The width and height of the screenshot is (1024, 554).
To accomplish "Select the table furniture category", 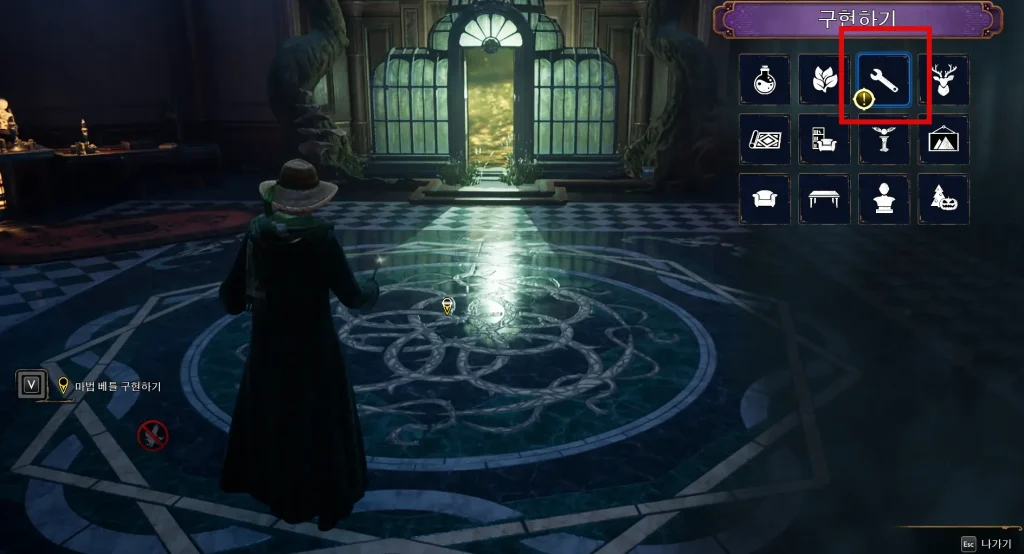I will click(x=824, y=198).
